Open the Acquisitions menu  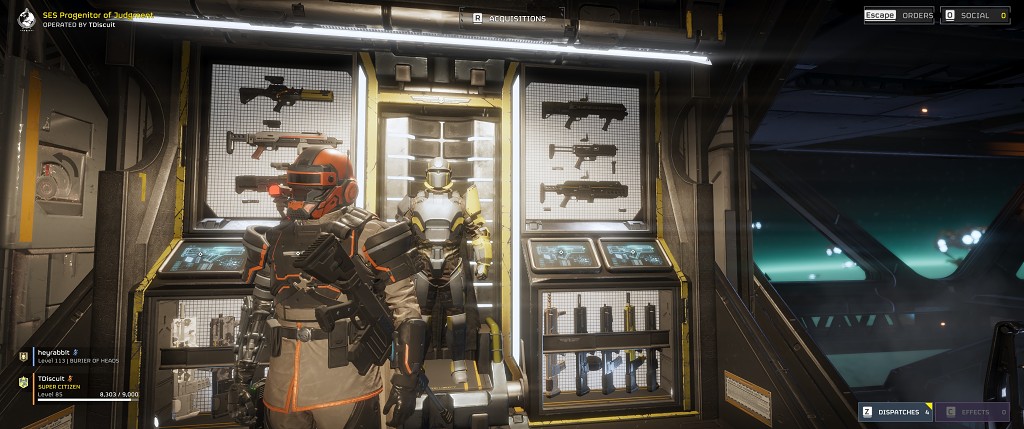click(509, 18)
